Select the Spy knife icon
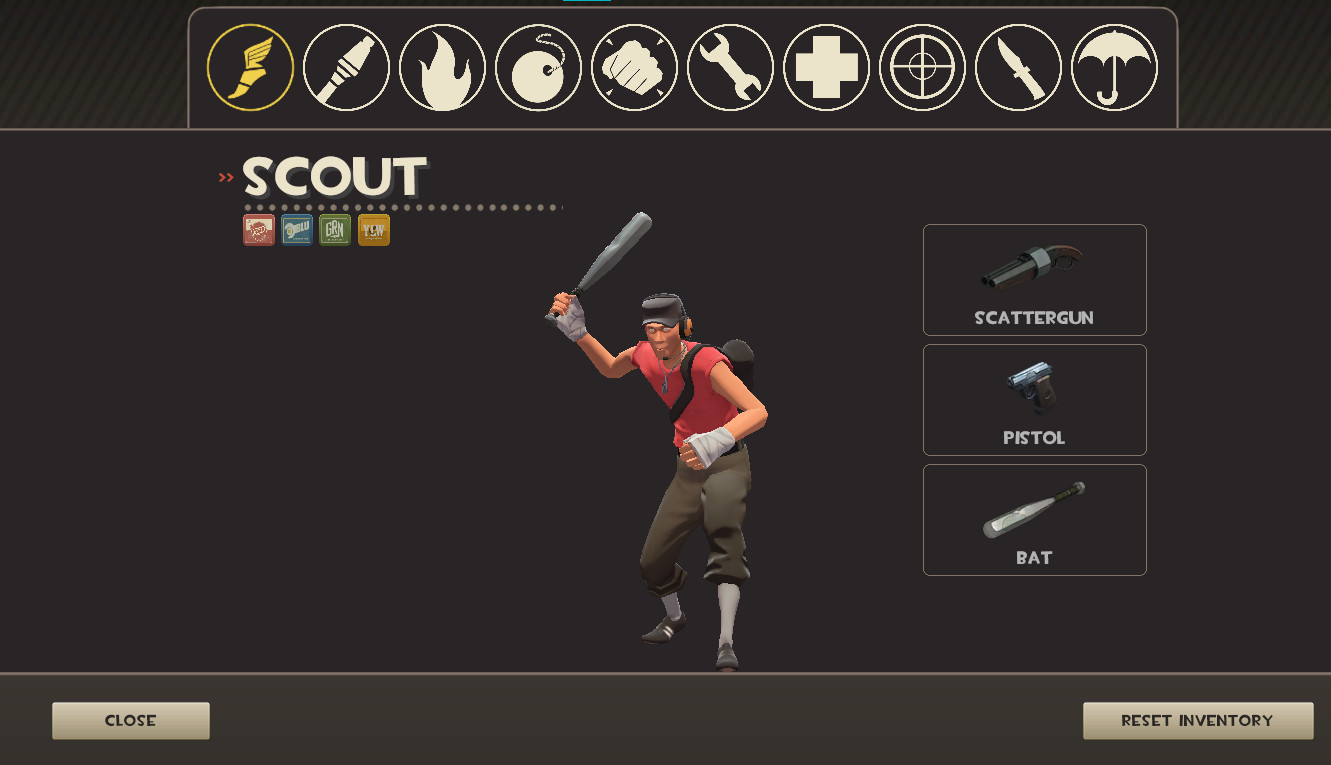Image resolution: width=1331 pixels, height=765 pixels. click(1017, 67)
